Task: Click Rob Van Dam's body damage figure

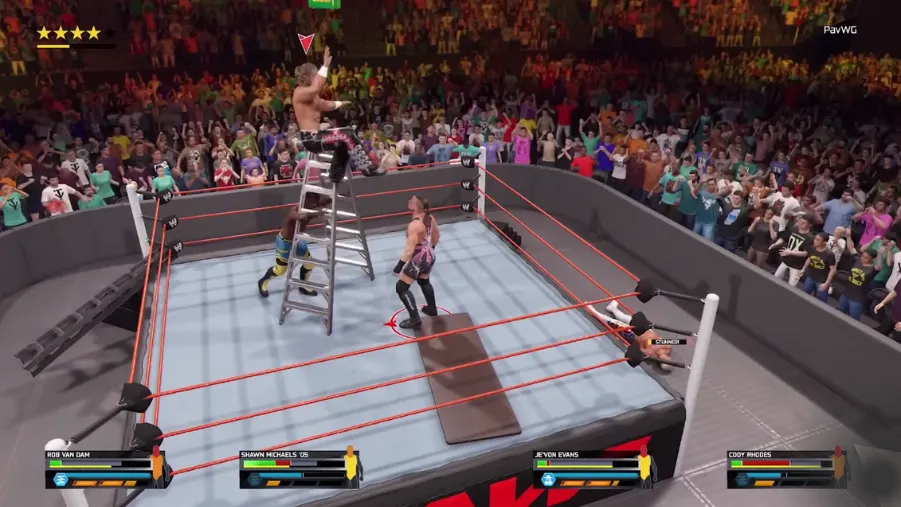Action: (157, 466)
